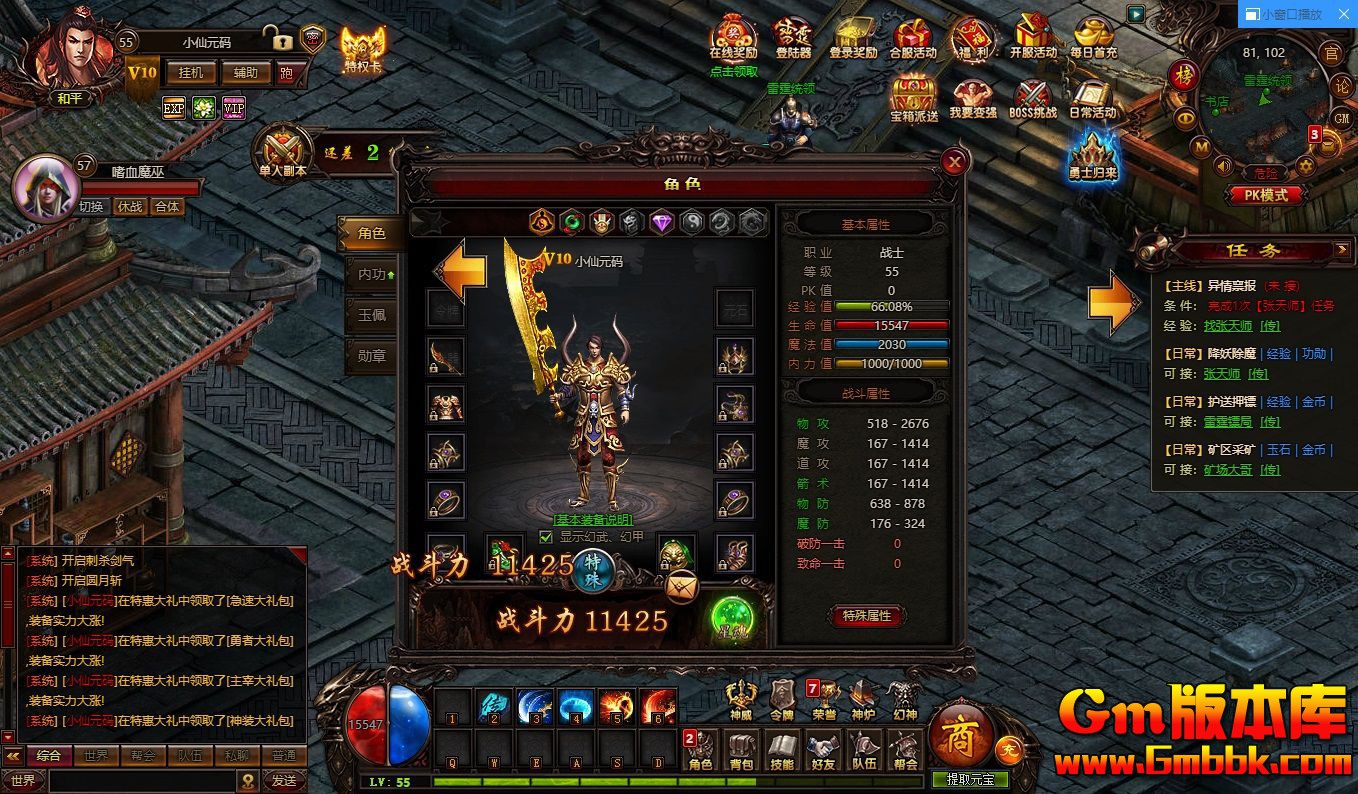The image size is (1358, 794).
Task: Open the 背包 bag button
Action: (x=741, y=750)
